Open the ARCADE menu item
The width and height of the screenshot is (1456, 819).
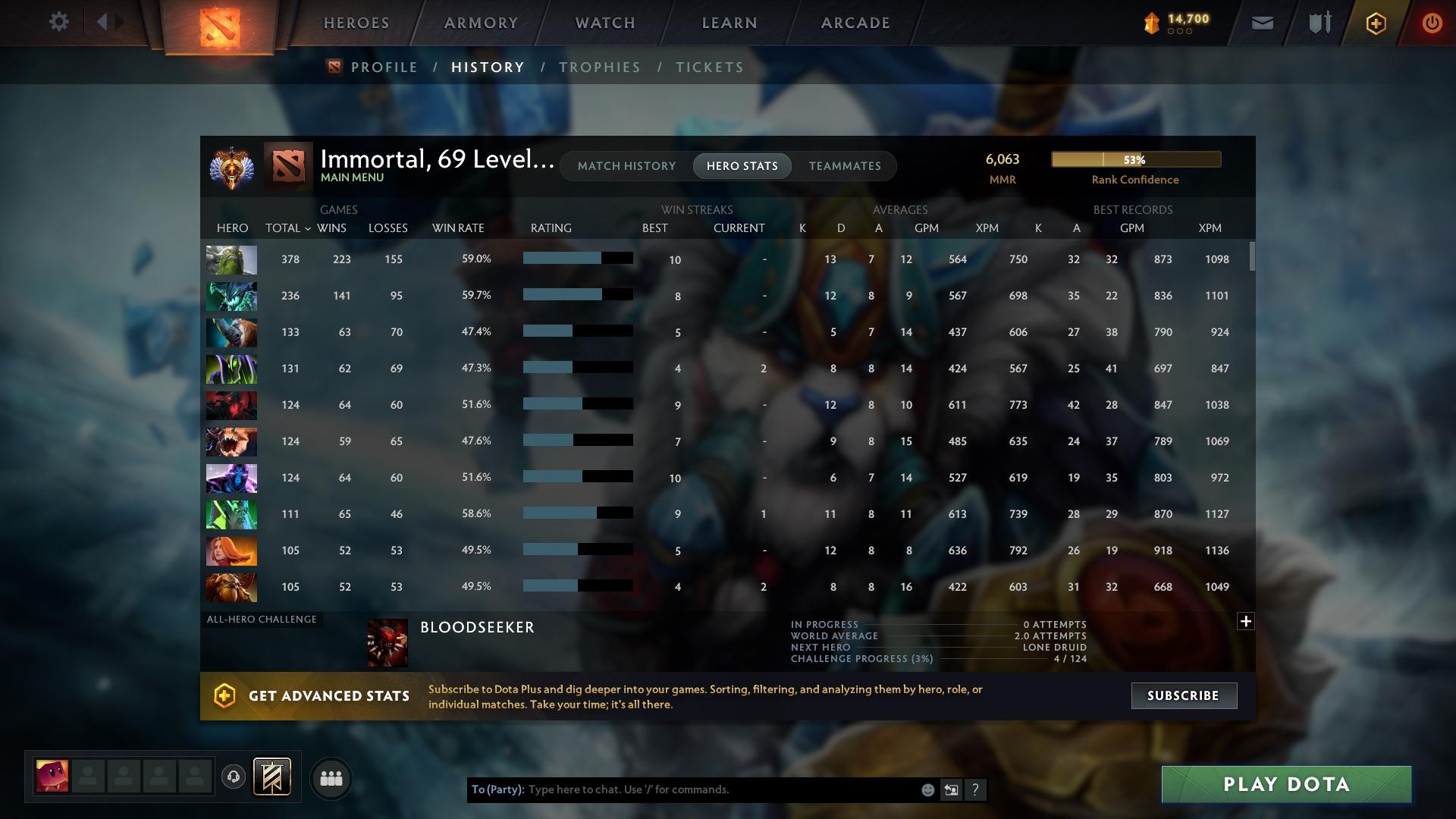854,22
